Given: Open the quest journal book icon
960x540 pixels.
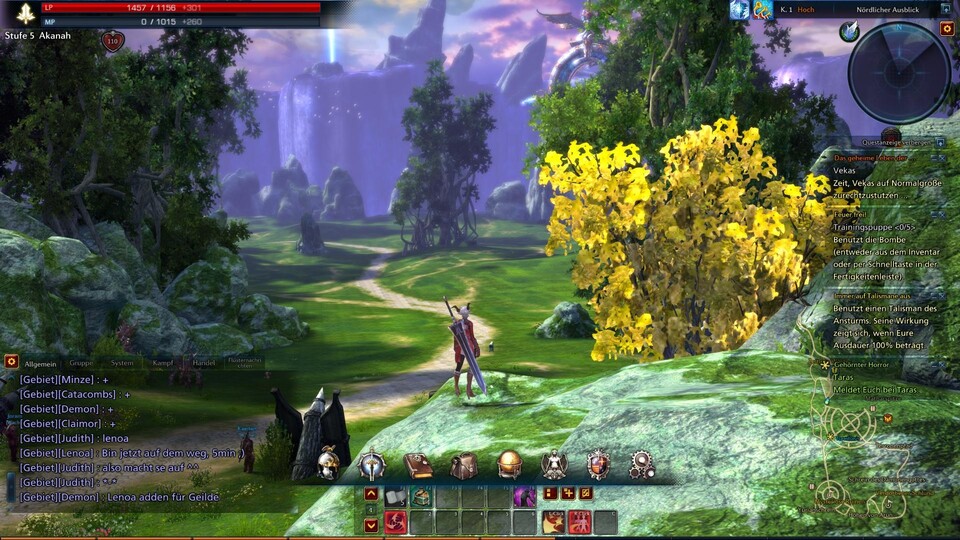Looking at the screenshot, I should tap(417, 465).
